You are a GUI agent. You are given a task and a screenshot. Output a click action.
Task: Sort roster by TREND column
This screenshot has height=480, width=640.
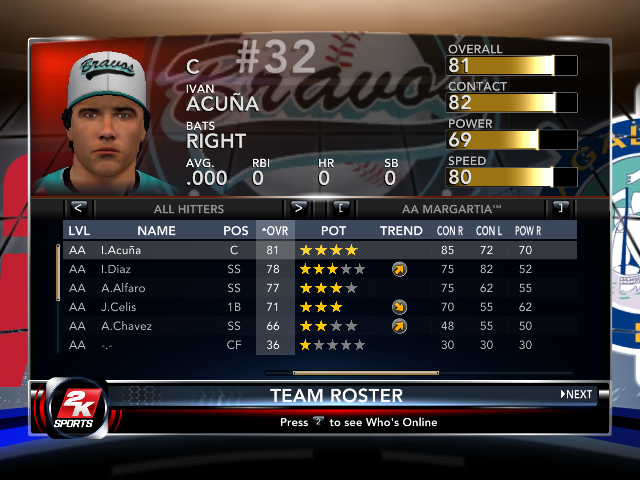click(401, 231)
